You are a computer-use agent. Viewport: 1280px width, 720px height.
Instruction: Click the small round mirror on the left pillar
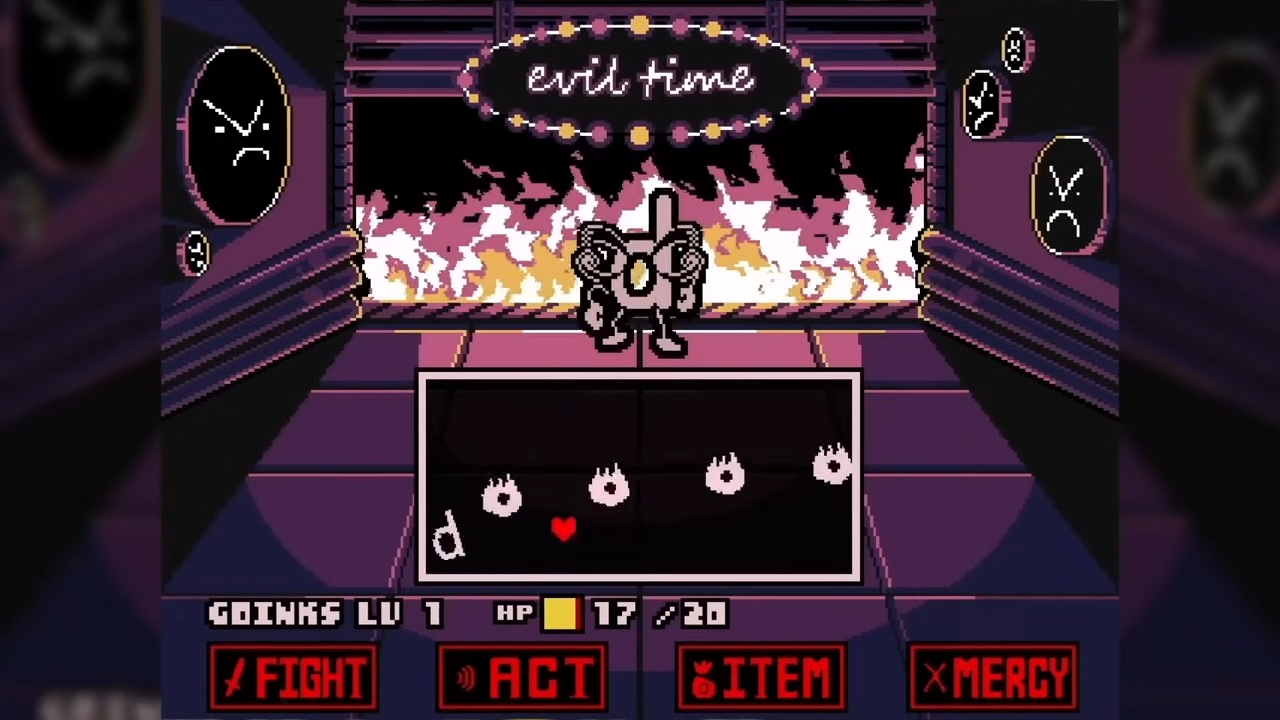(196, 253)
